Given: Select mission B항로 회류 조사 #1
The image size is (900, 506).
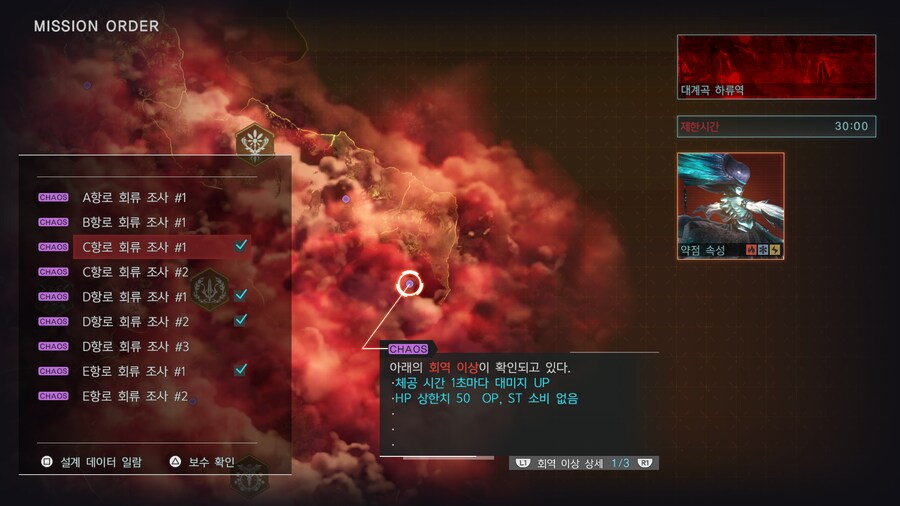Looking at the screenshot, I should click(134, 222).
